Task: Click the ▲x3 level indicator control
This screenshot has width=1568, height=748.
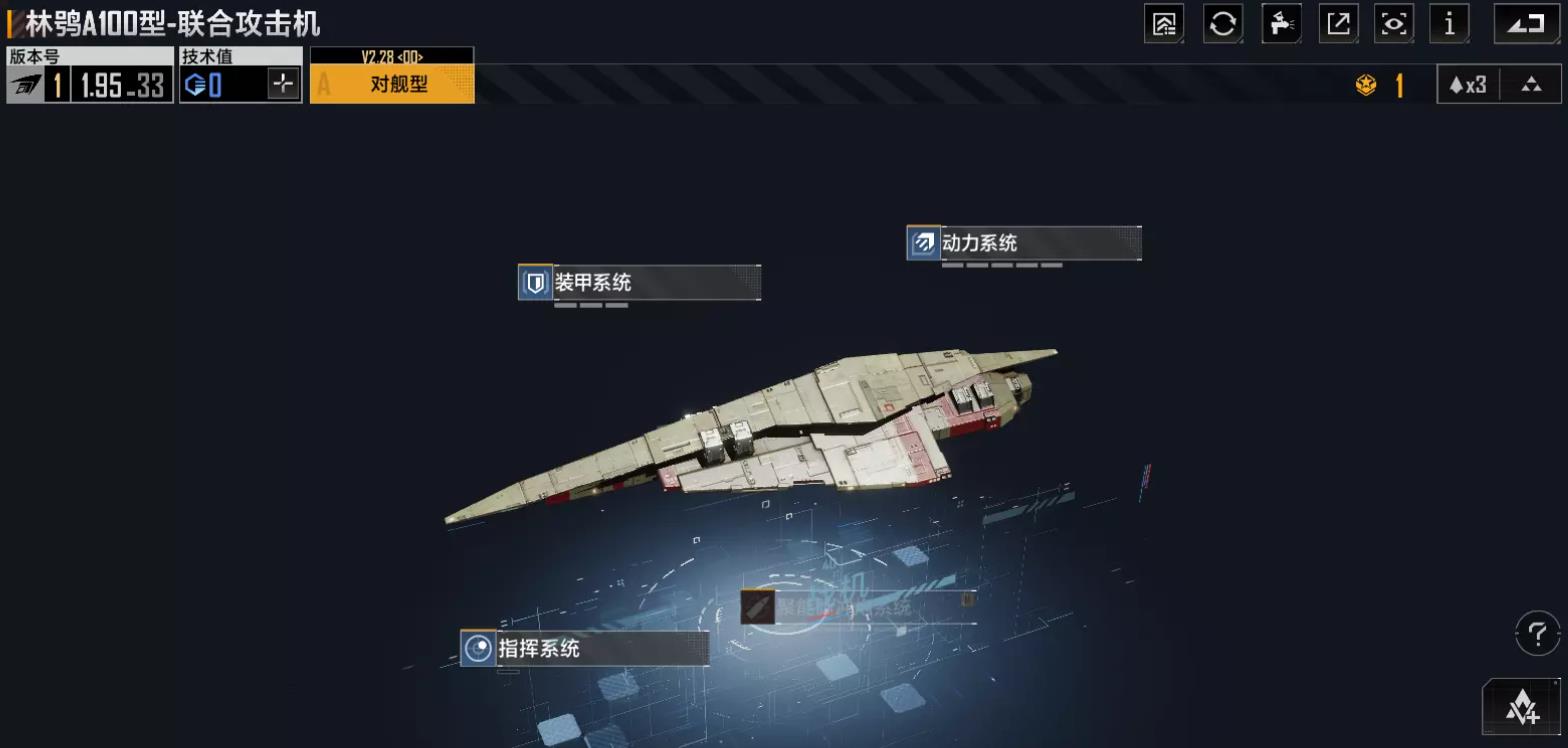Action: [x=1467, y=85]
